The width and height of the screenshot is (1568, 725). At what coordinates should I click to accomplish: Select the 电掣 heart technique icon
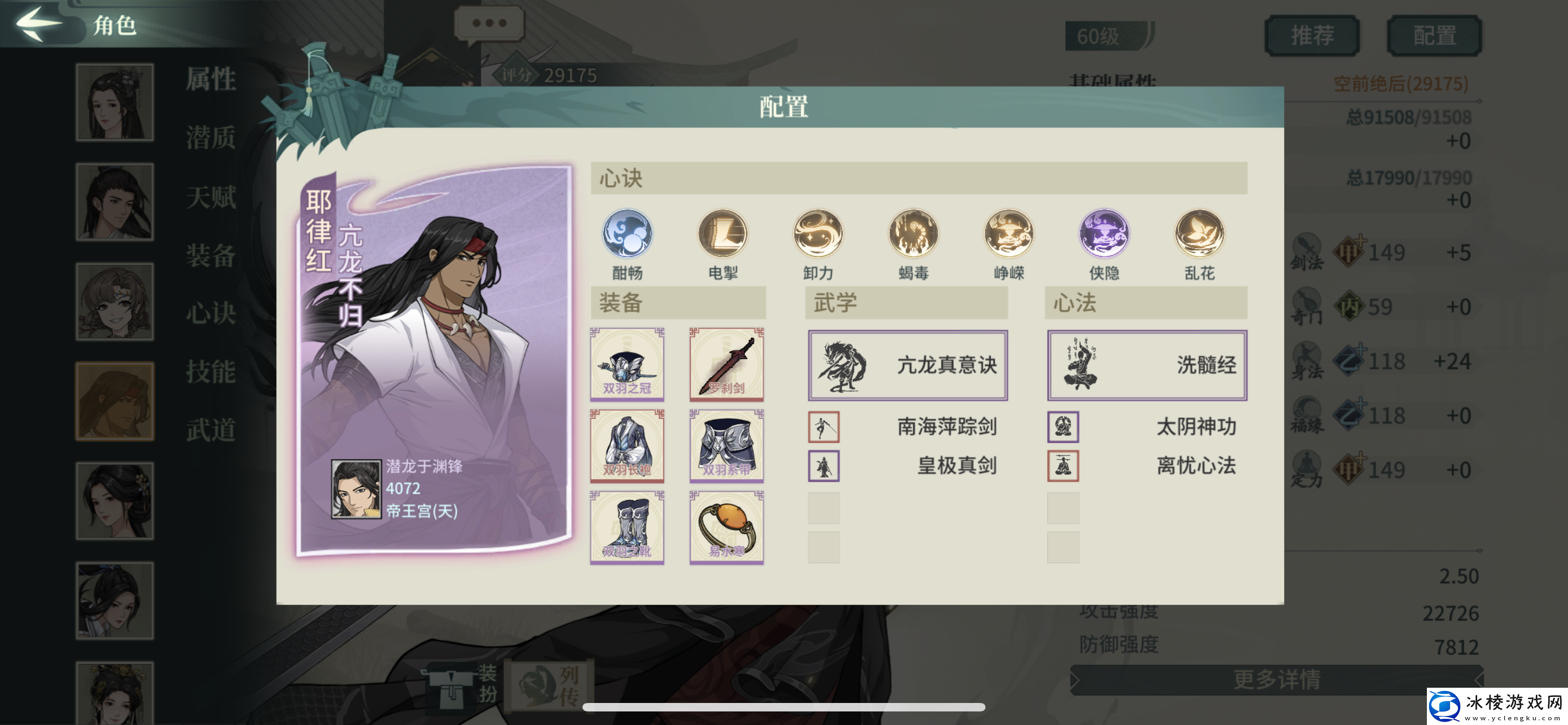tap(722, 234)
